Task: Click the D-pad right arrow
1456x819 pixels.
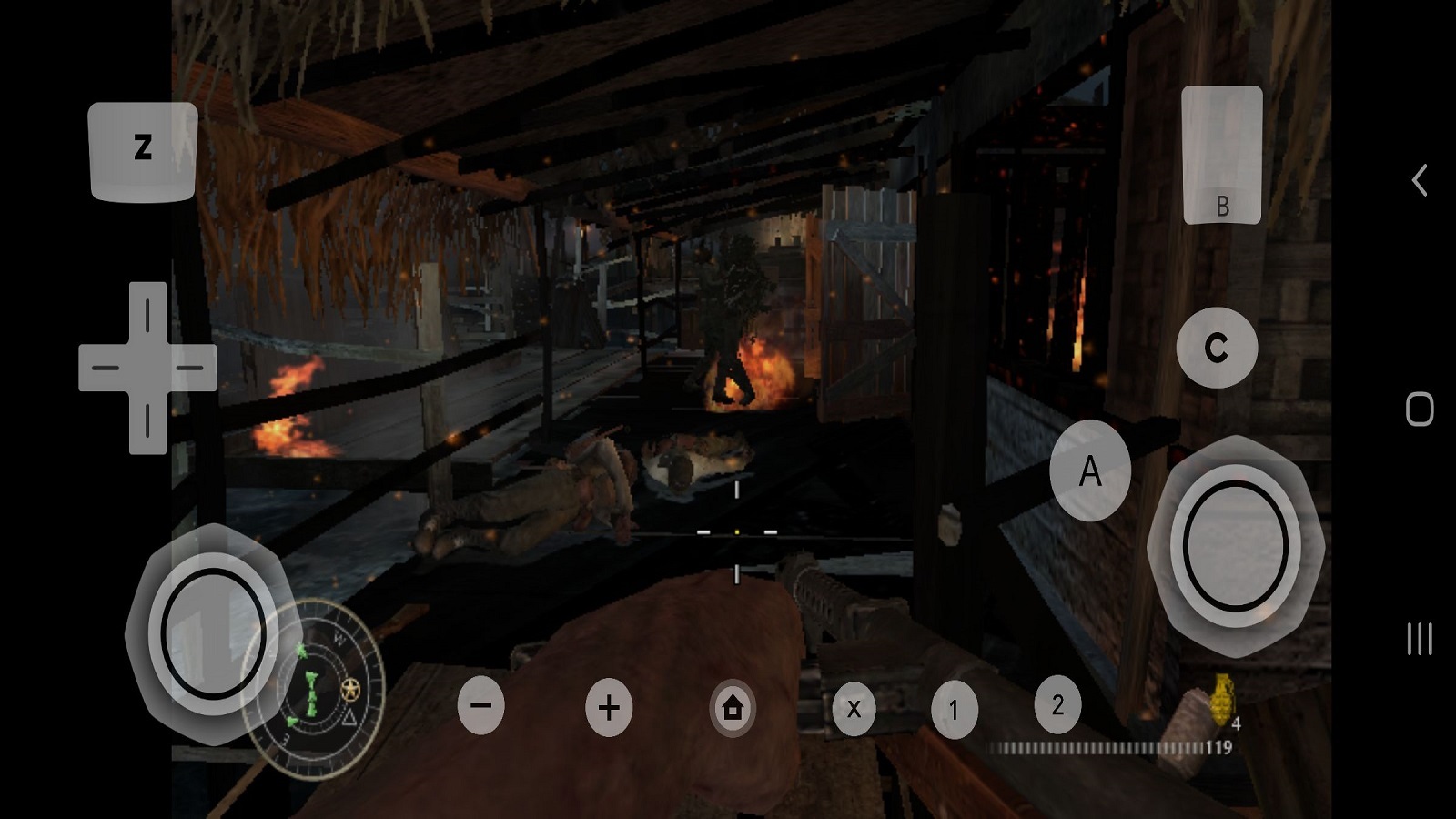Action: tap(188, 368)
